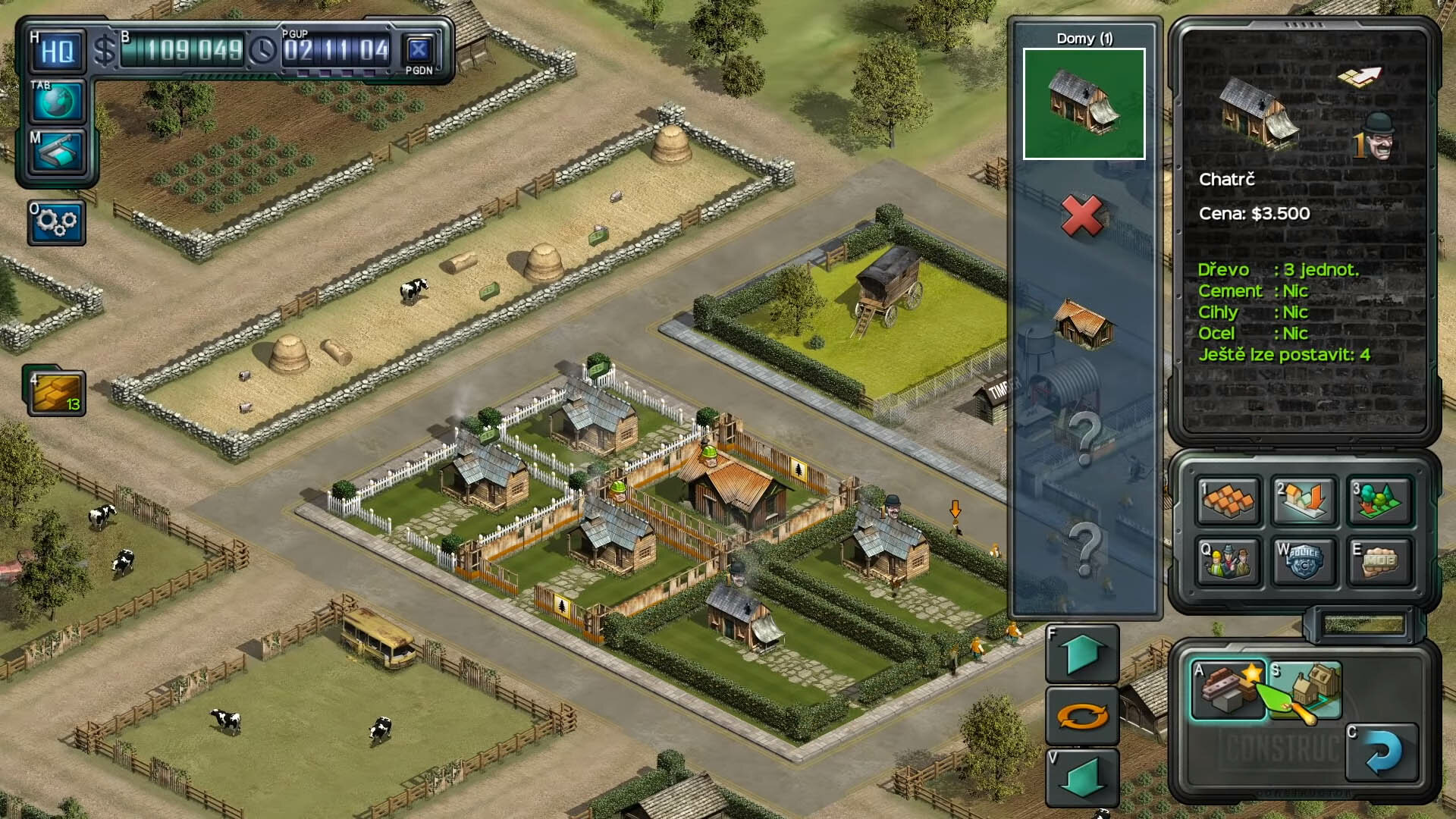Open the workers and gangsters people menu

(1228, 562)
